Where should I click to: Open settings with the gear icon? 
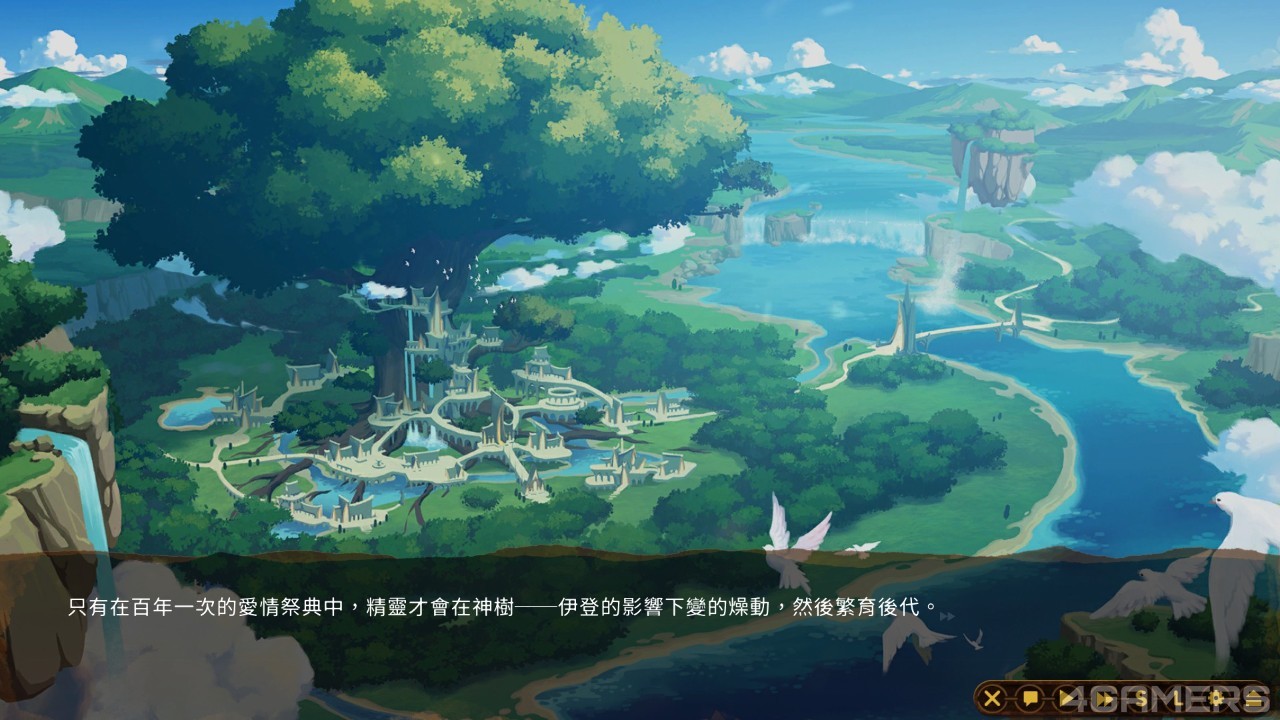pyautogui.click(x=1217, y=698)
